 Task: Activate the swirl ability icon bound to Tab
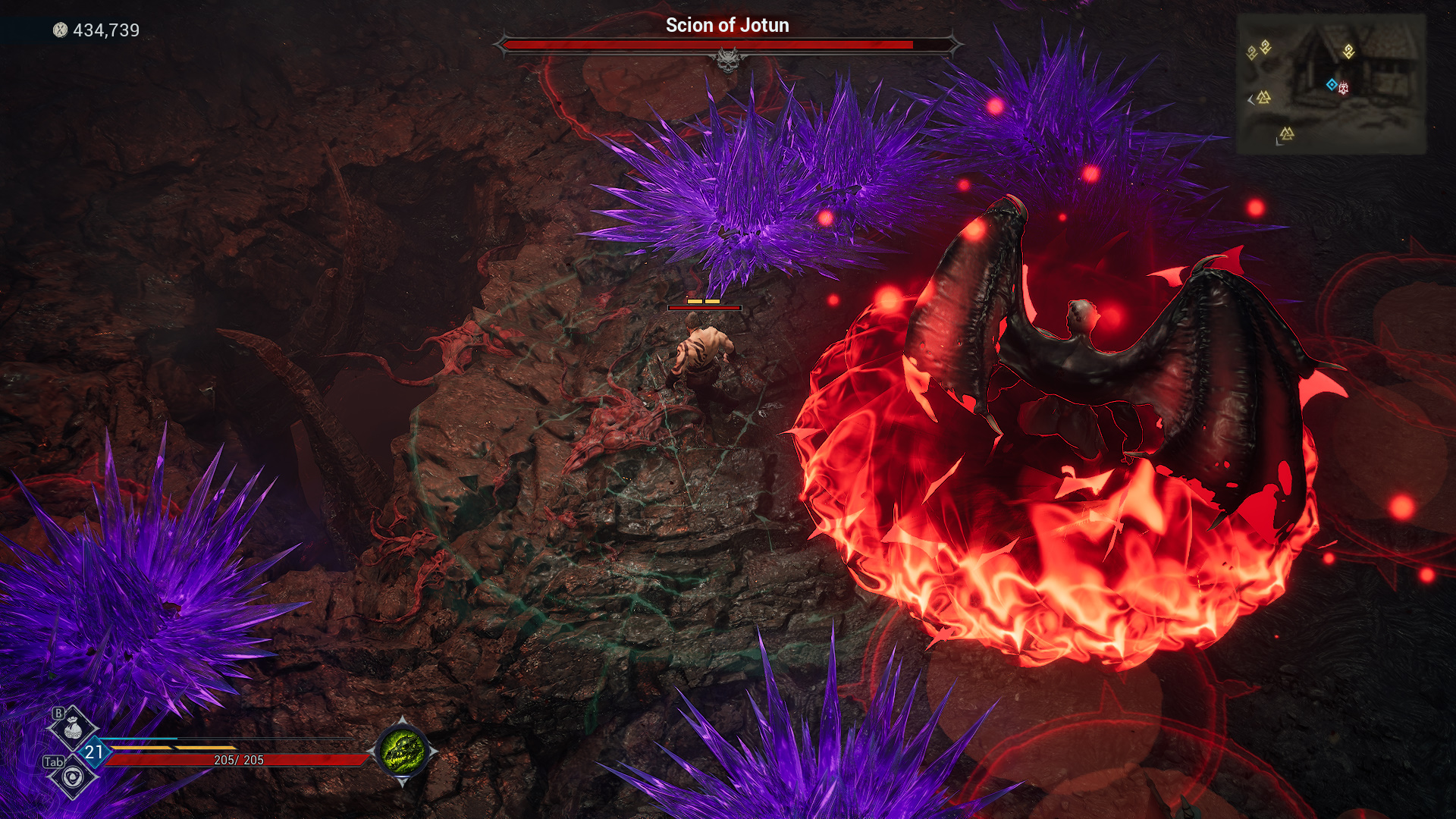73,777
